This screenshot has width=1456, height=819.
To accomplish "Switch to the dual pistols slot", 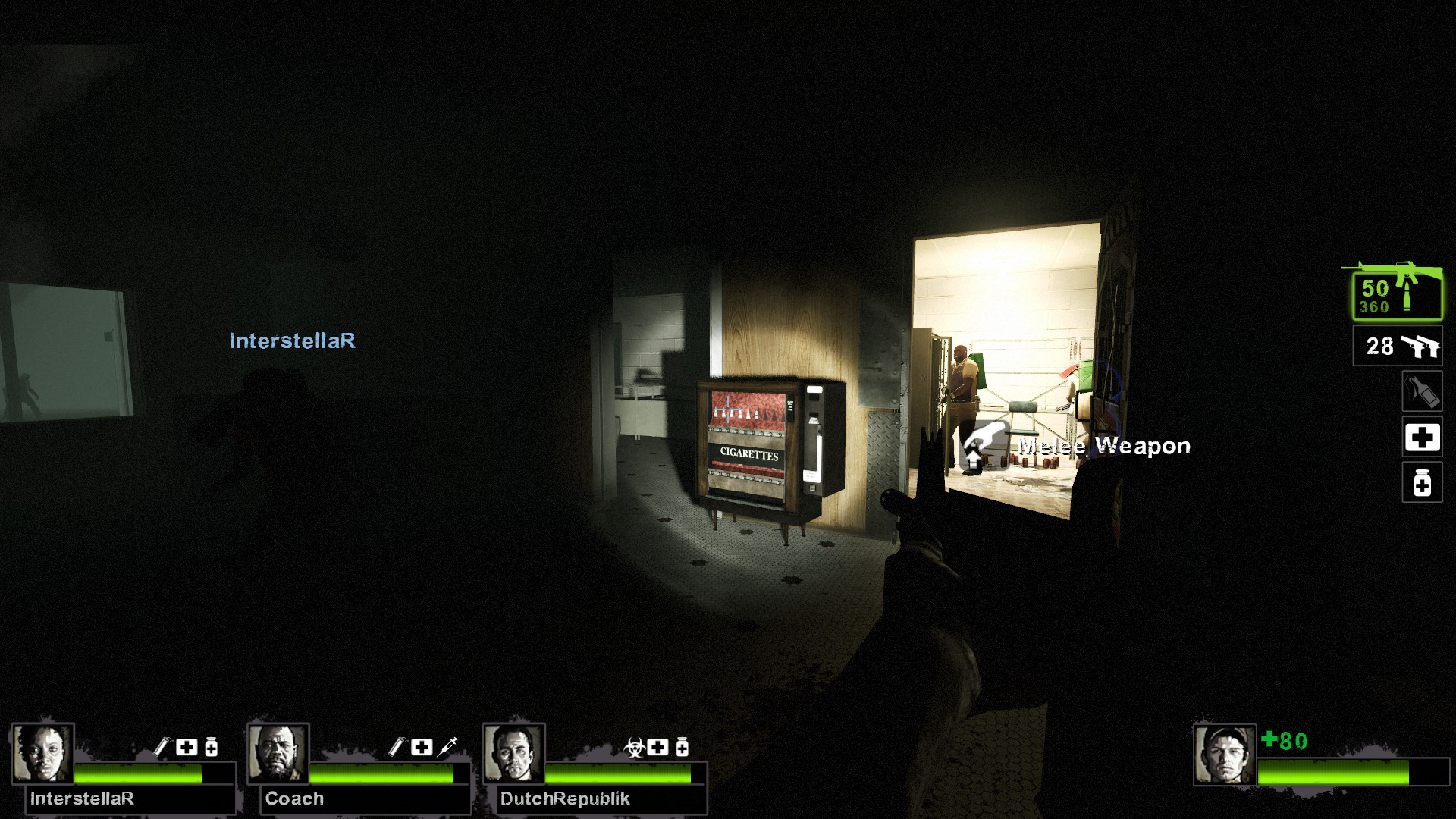I will click(x=1397, y=347).
